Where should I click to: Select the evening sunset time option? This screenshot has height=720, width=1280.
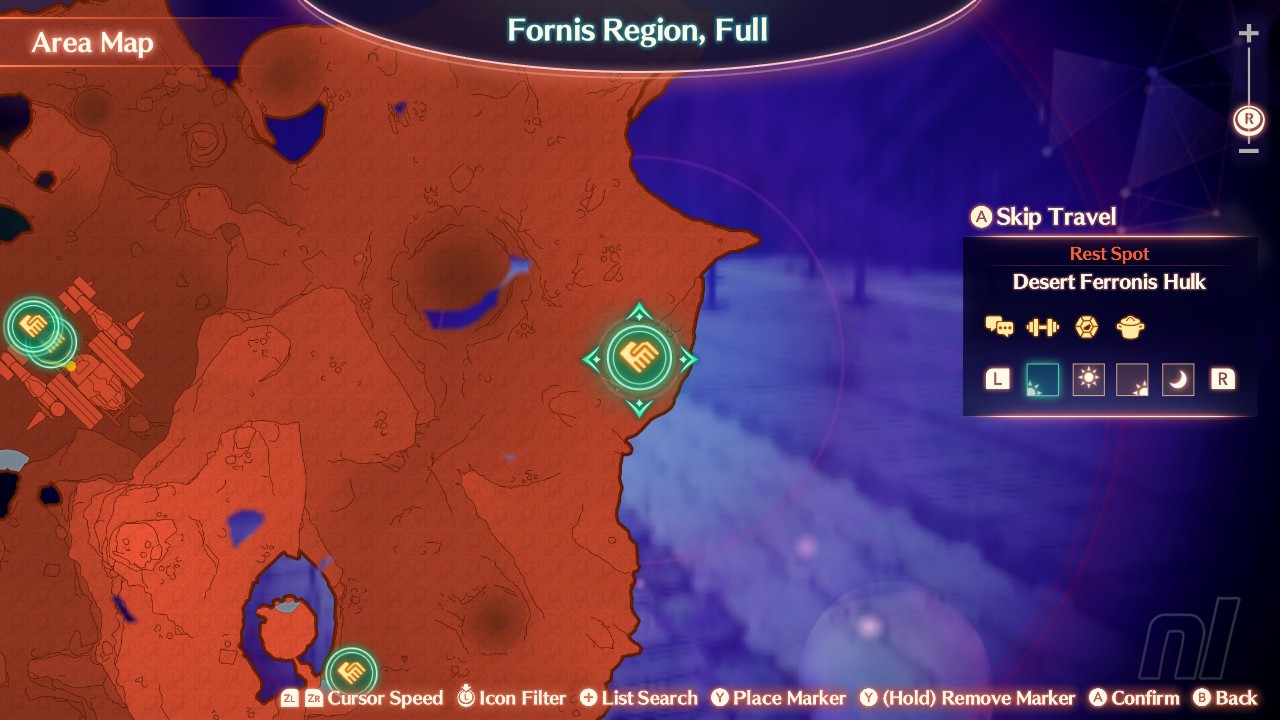[1132, 379]
